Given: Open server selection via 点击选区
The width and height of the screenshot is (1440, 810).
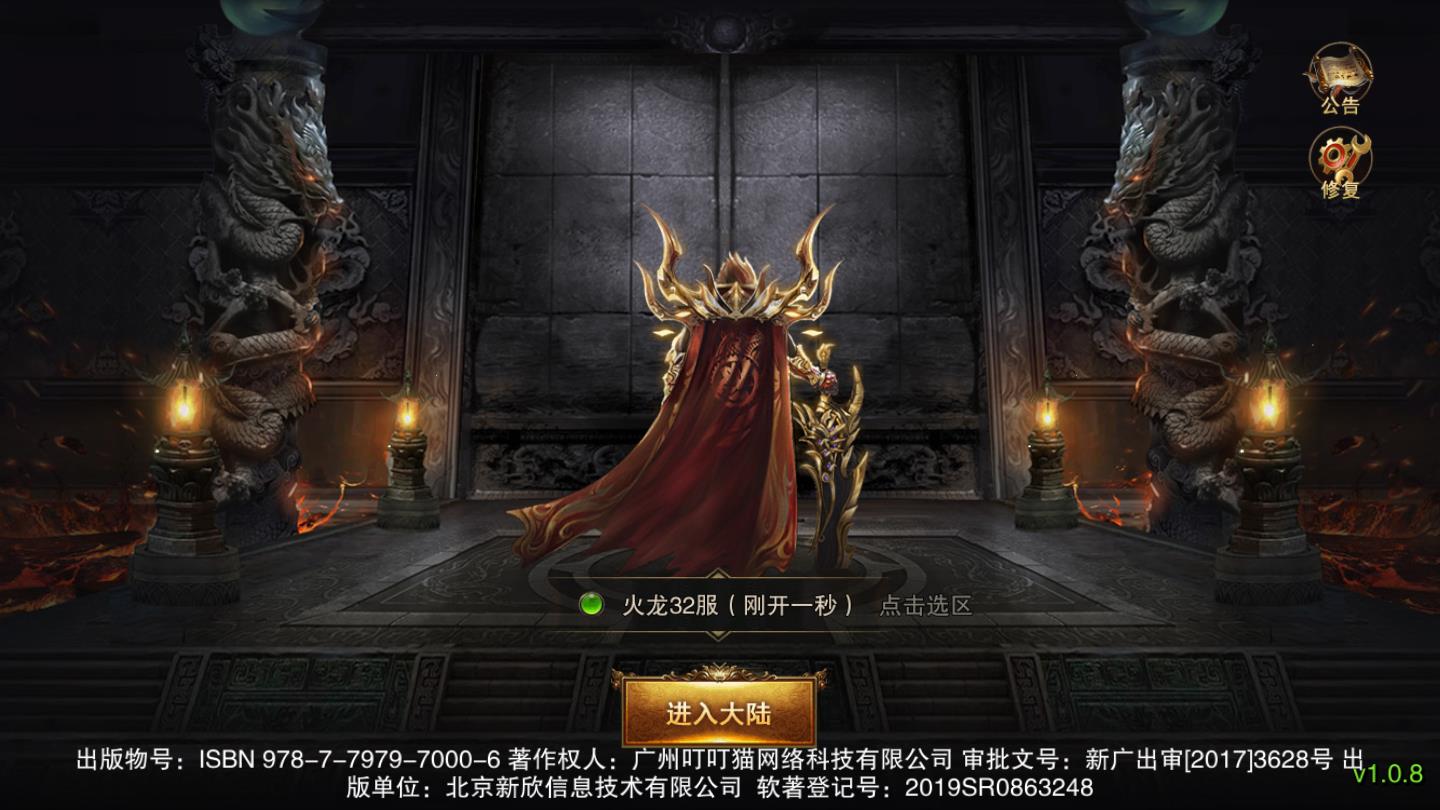Looking at the screenshot, I should pos(925,604).
